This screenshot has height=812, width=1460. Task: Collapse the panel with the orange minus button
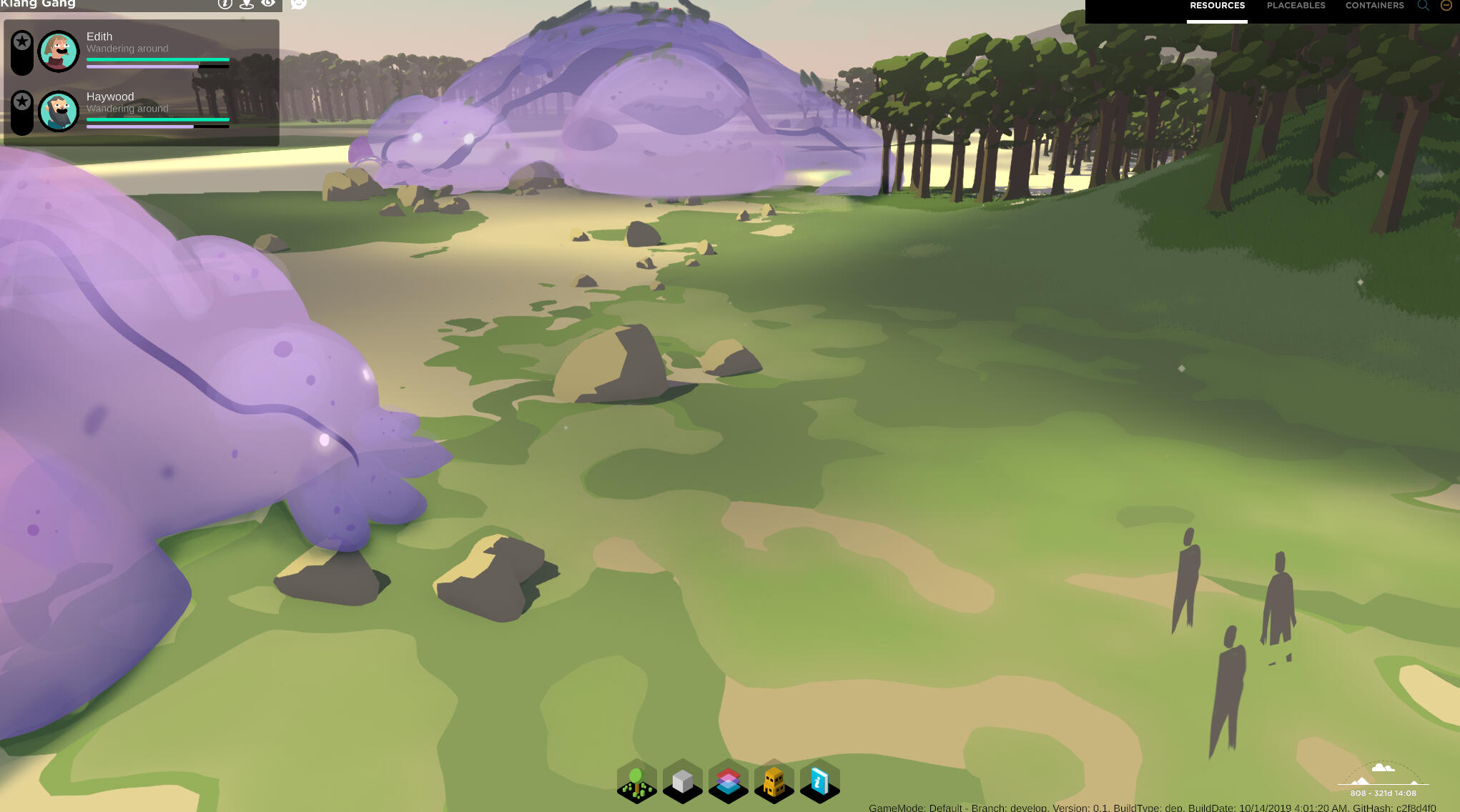point(1446,5)
